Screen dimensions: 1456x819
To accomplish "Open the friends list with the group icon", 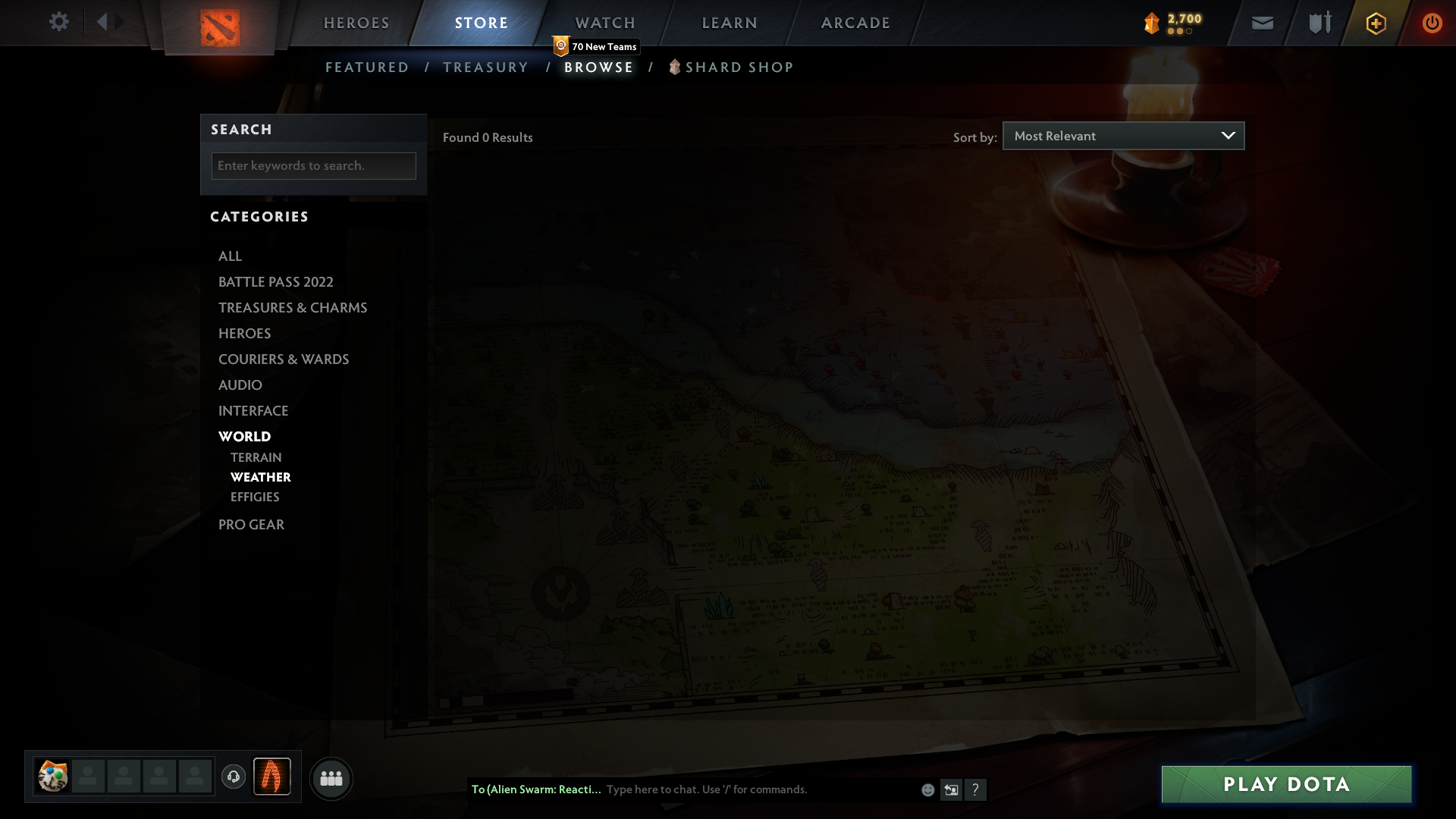I will pyautogui.click(x=331, y=778).
